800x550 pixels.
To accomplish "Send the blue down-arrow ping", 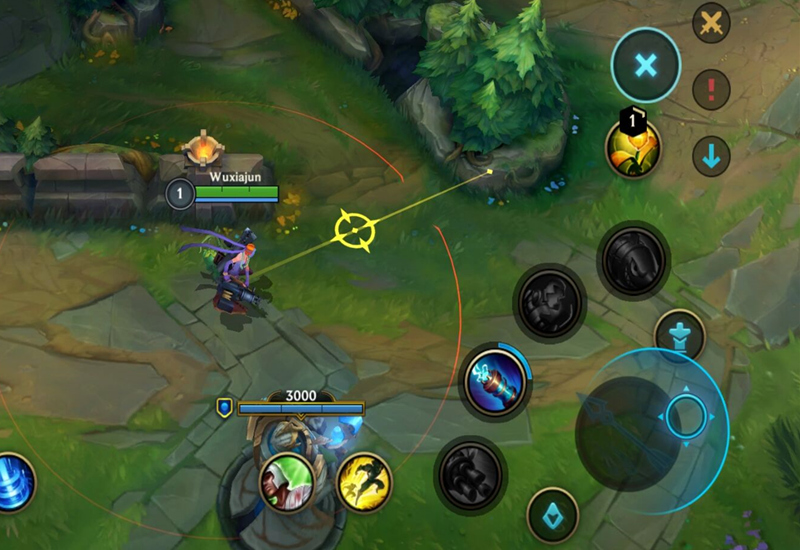I will coord(711,157).
